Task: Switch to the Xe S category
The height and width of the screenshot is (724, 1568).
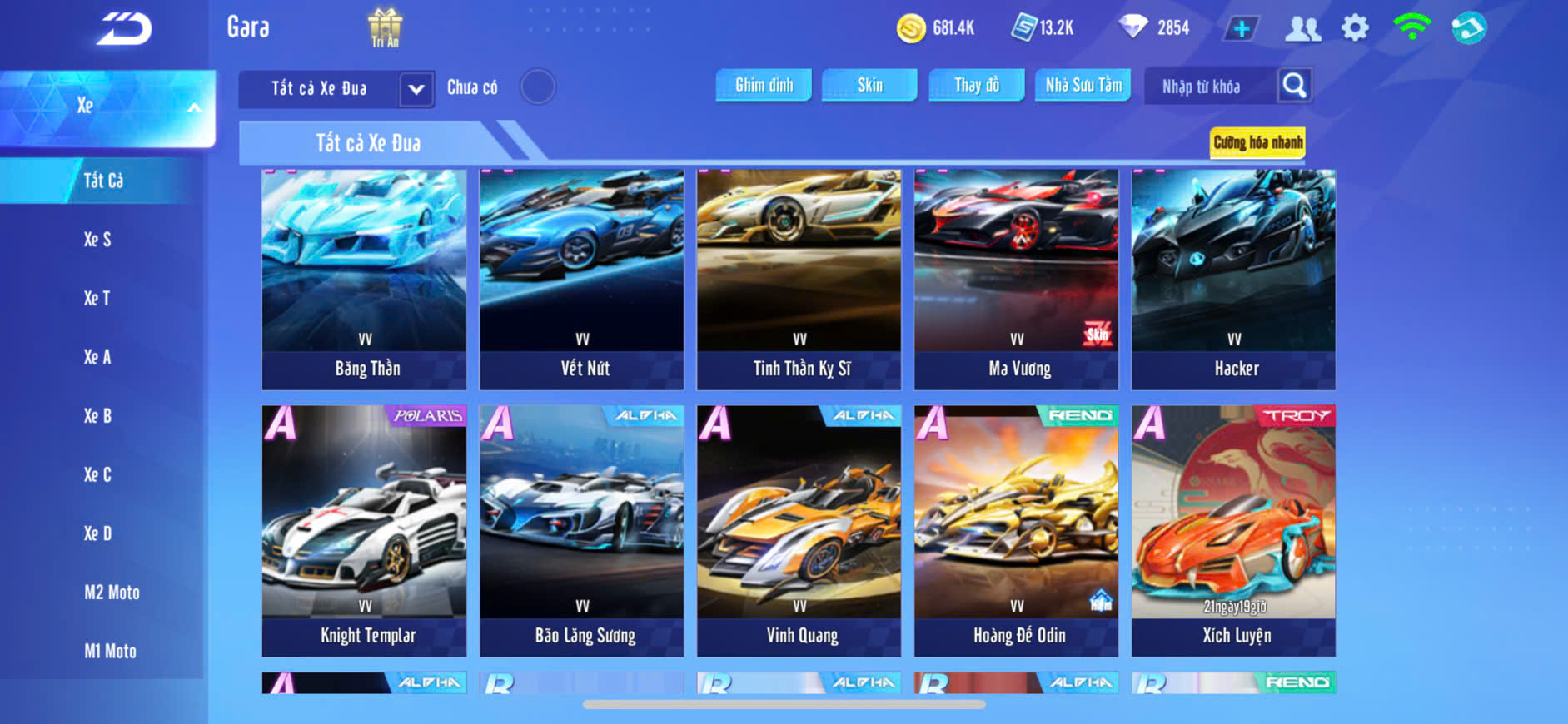Action: pyautogui.click(x=97, y=240)
